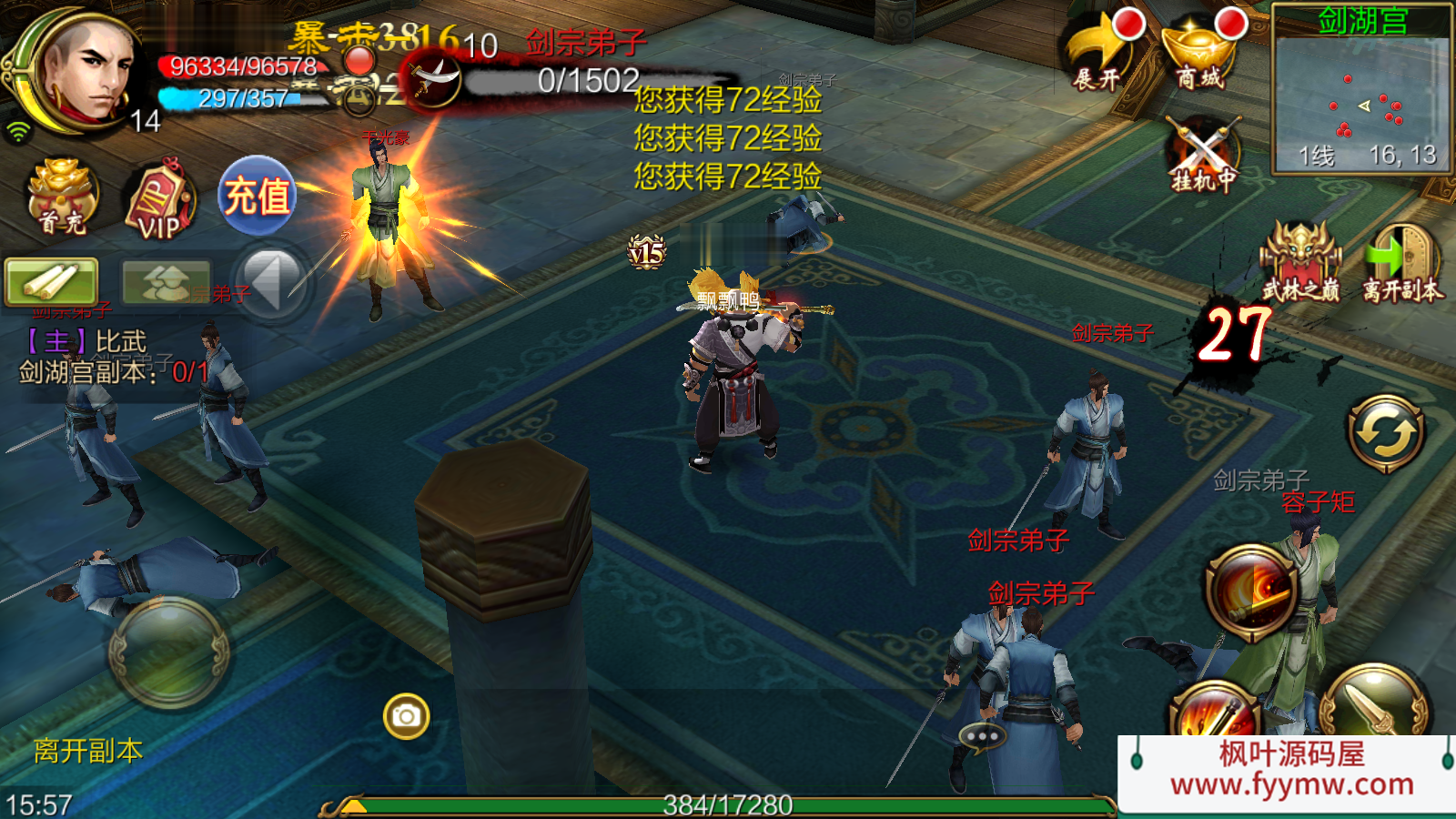Open the 首充 first recharge reward
Viewport: 1456px width, 819px height.
point(62,197)
